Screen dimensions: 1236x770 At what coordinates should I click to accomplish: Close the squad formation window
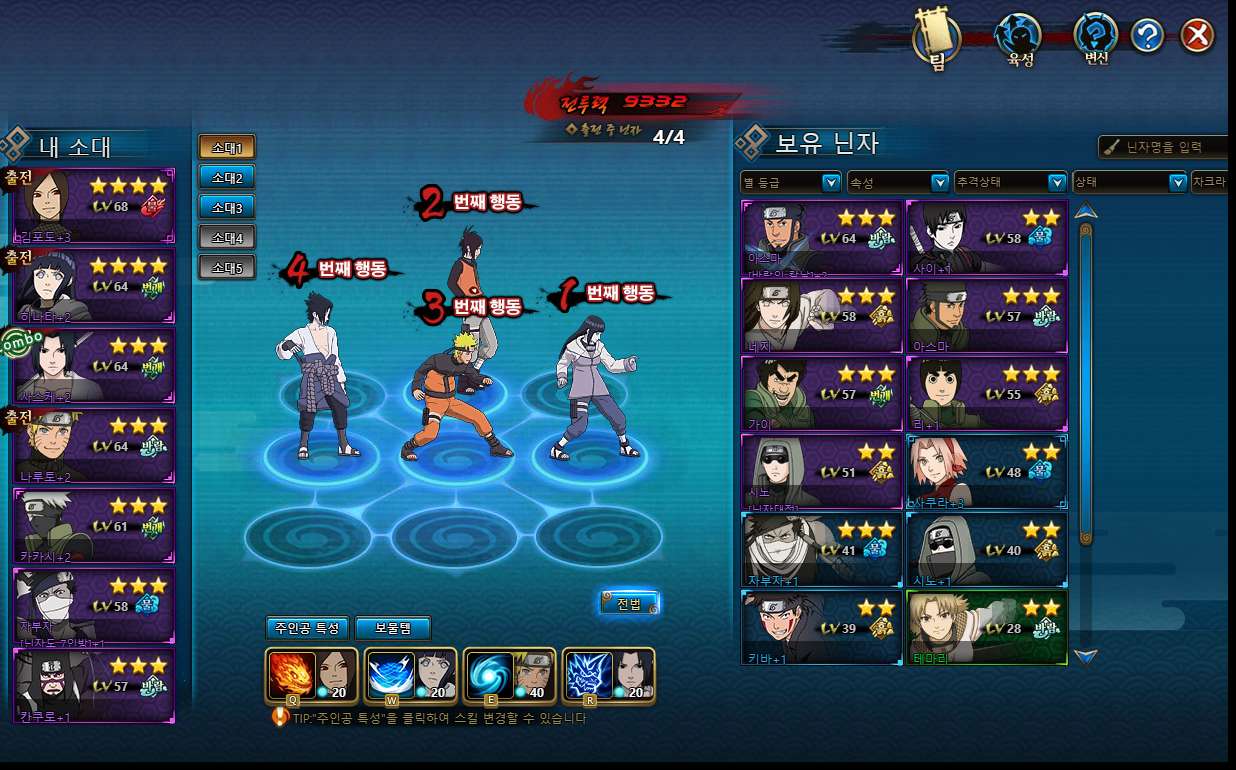(1196, 37)
